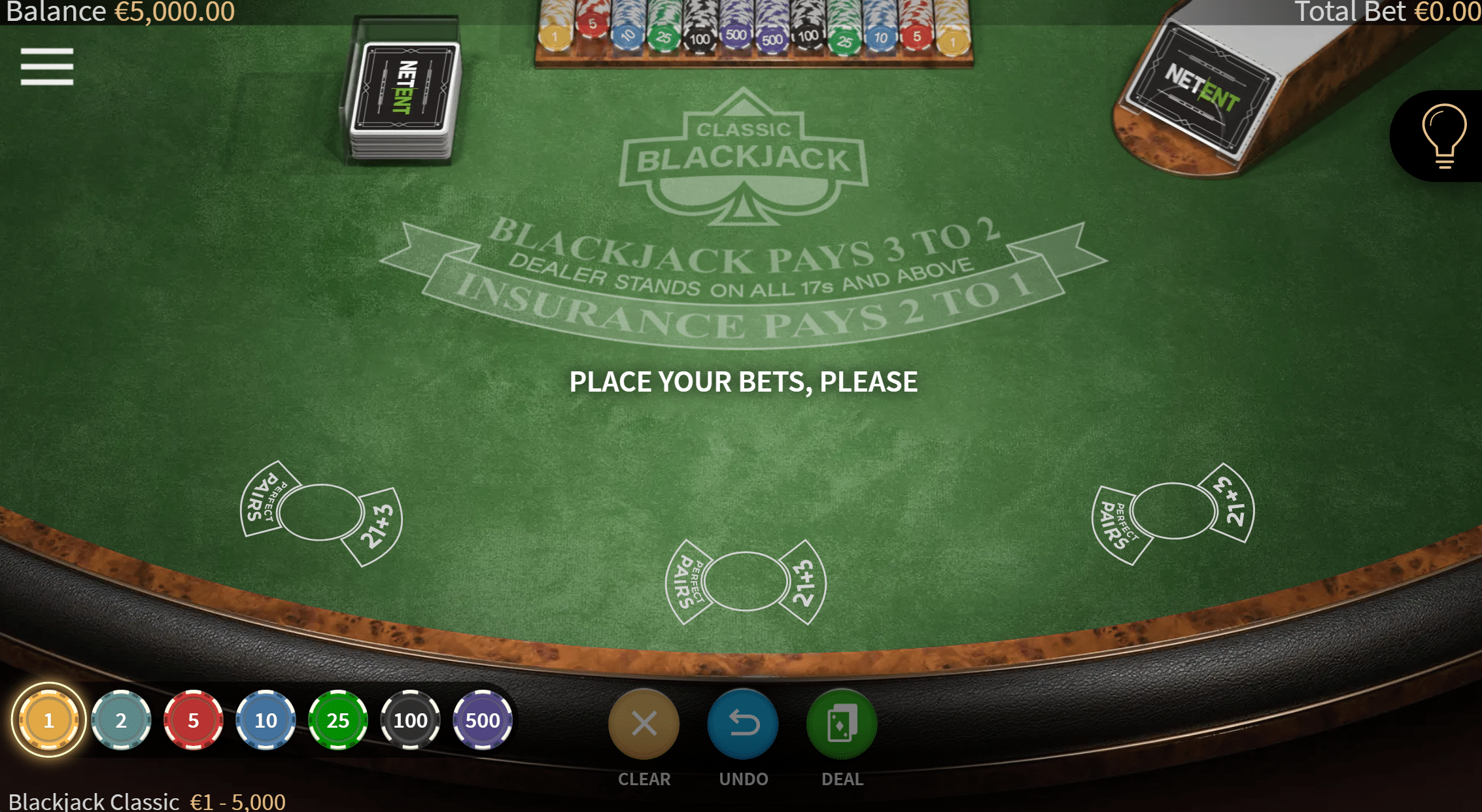Bet on the center hand's 21+3 side bet
Image resolution: width=1482 pixels, height=812 pixels.
804,581
